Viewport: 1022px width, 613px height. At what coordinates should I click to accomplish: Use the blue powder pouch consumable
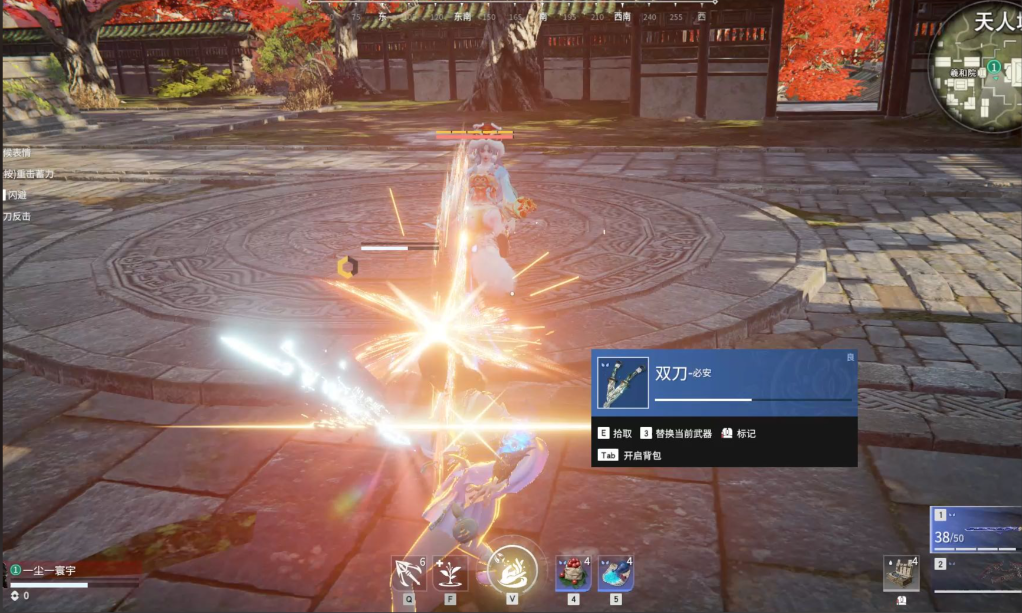[x=615, y=574]
